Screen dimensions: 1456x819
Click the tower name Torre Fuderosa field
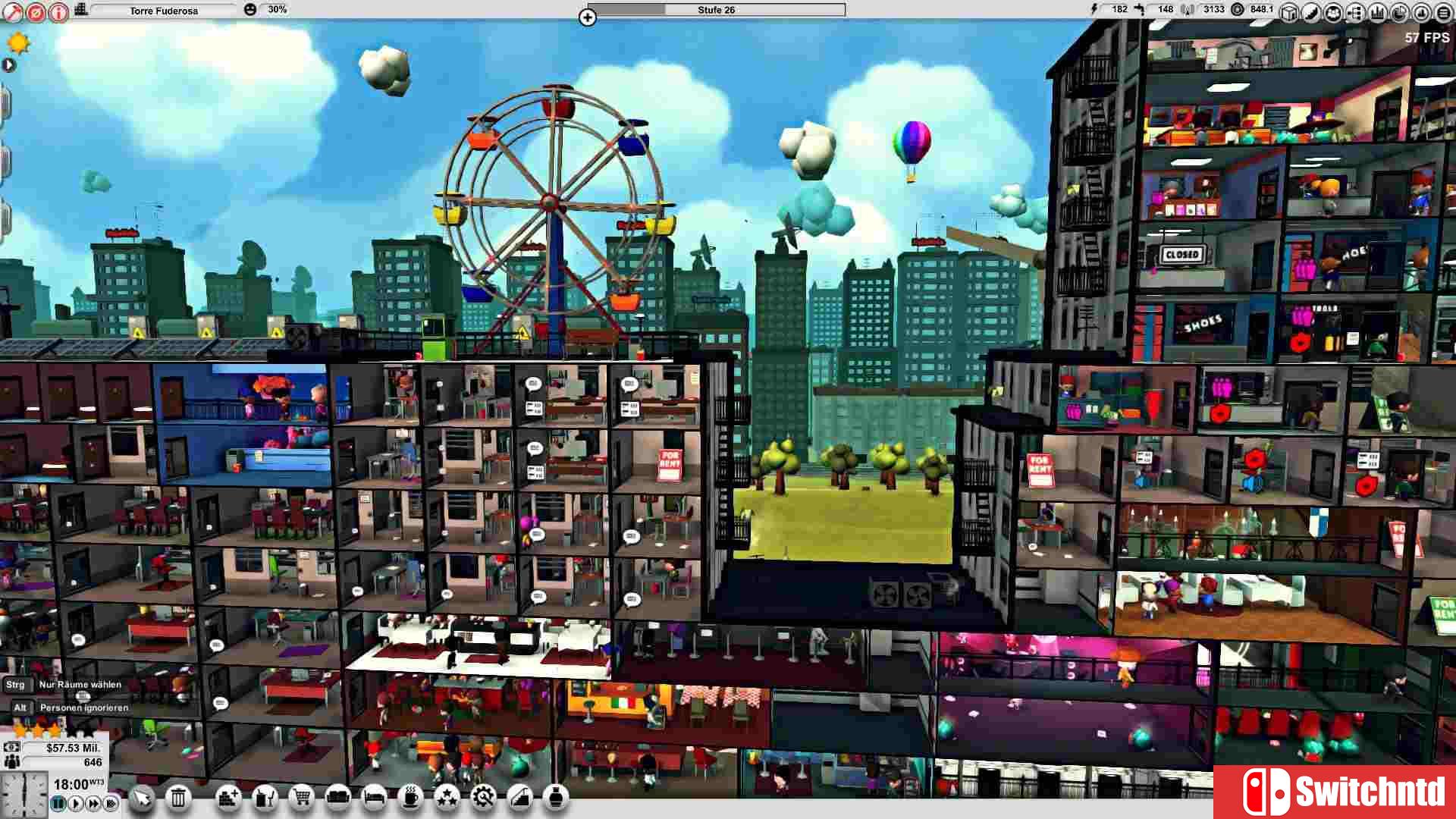163,10
